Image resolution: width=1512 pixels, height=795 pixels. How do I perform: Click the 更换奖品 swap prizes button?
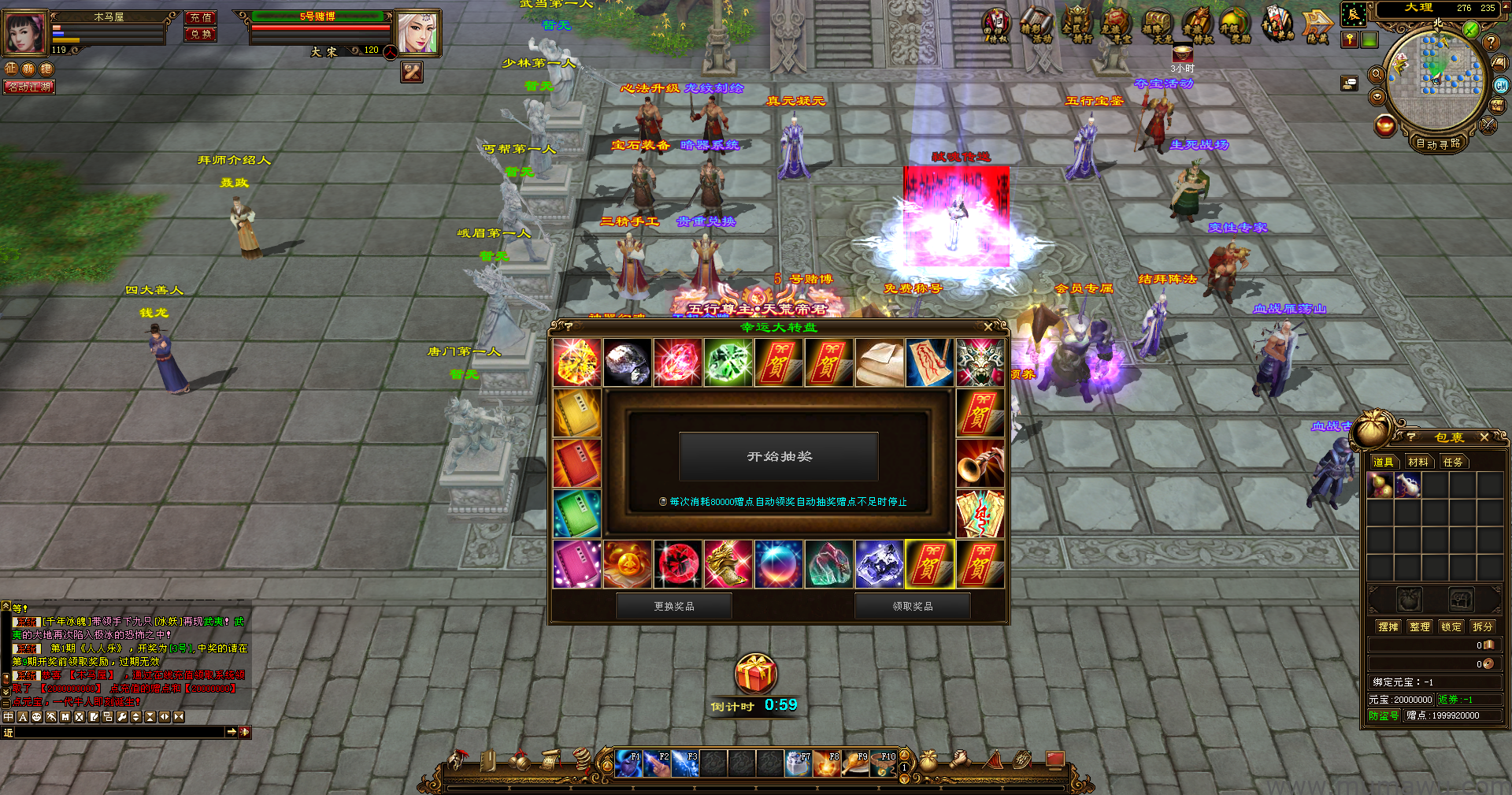(x=673, y=606)
